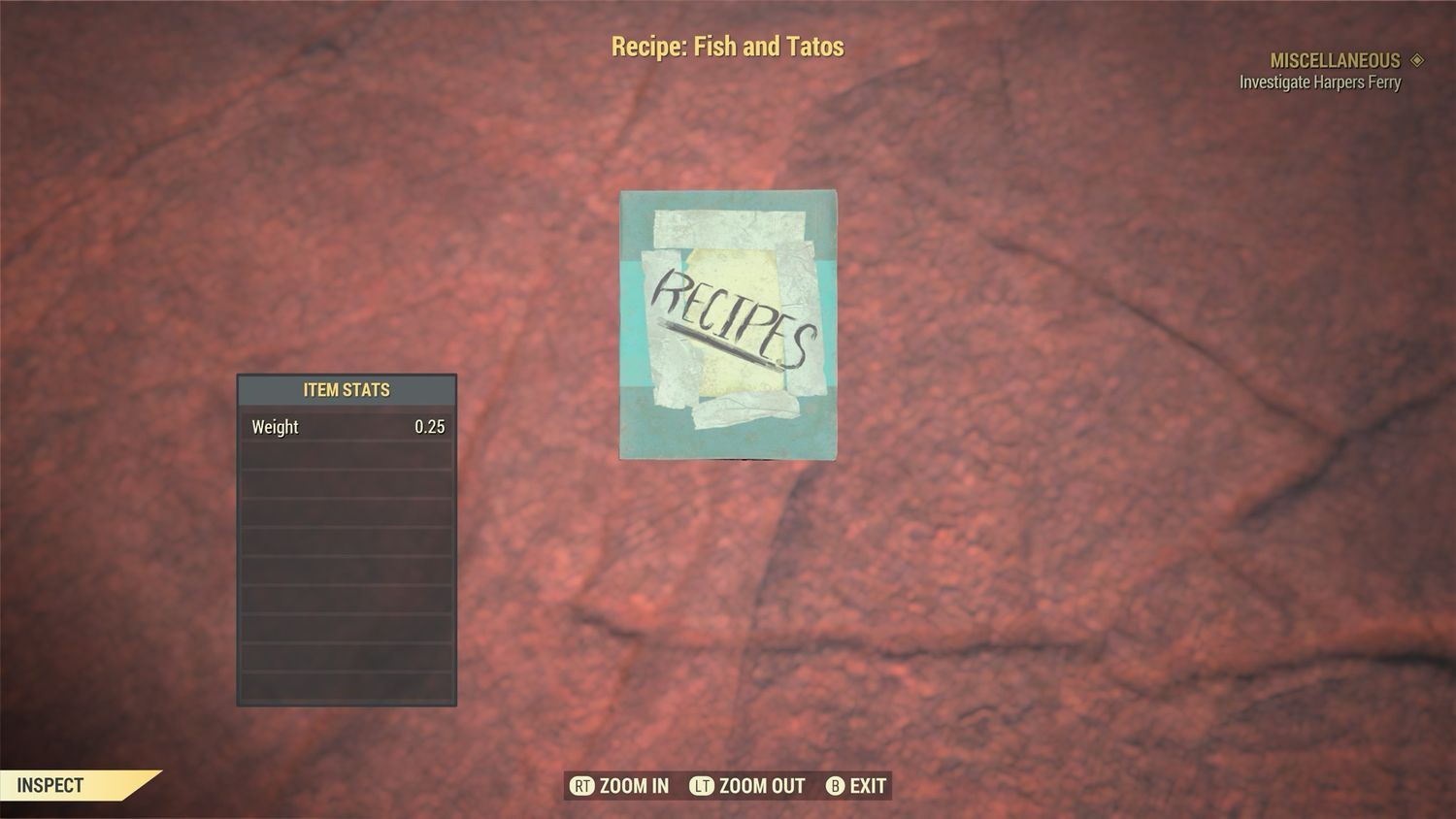Click the ZOOM IN button label
The height and width of the screenshot is (819, 1456).
tap(633, 786)
